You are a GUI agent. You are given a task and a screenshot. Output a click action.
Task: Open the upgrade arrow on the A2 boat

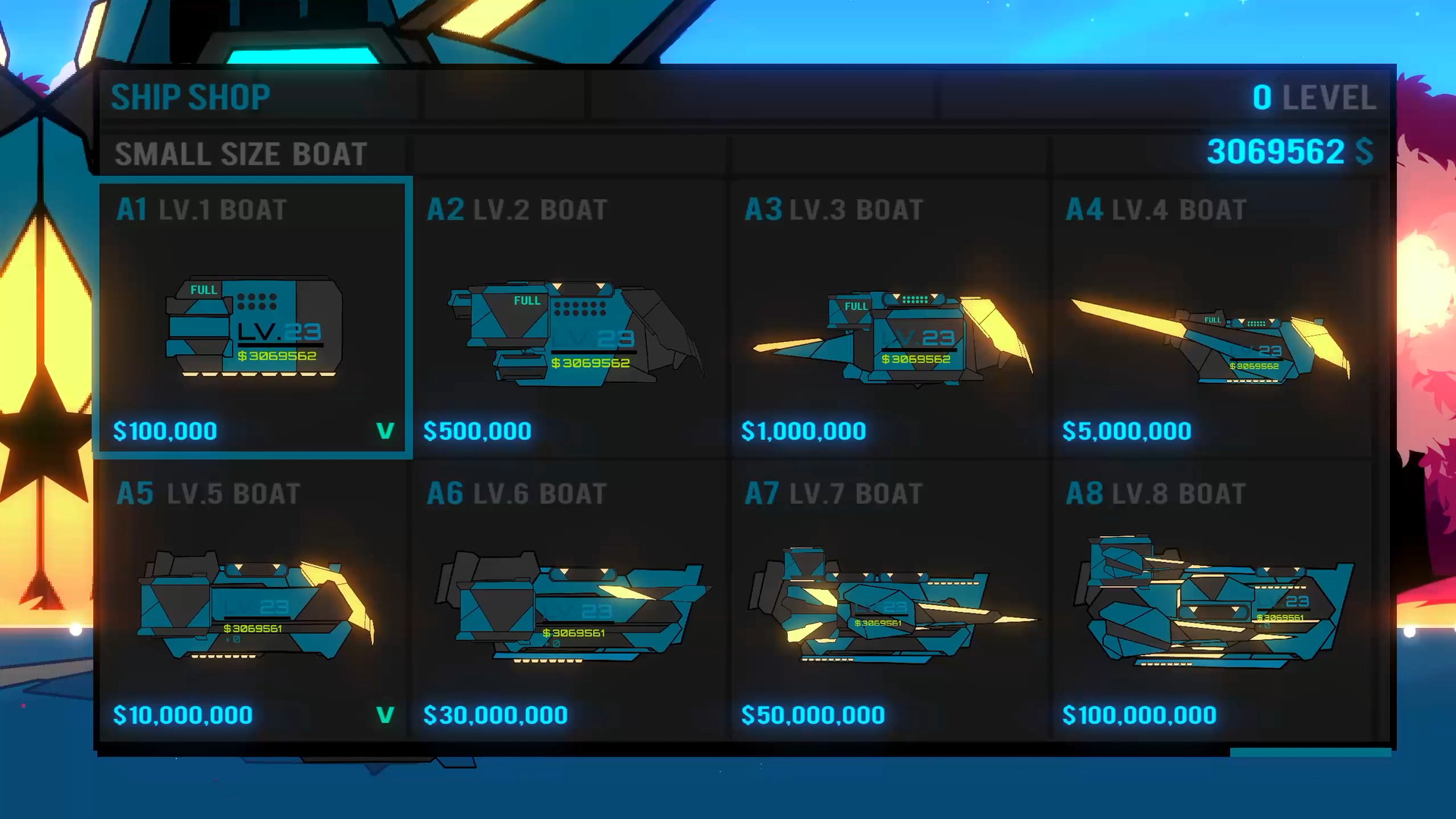pyautogui.click(x=559, y=286)
